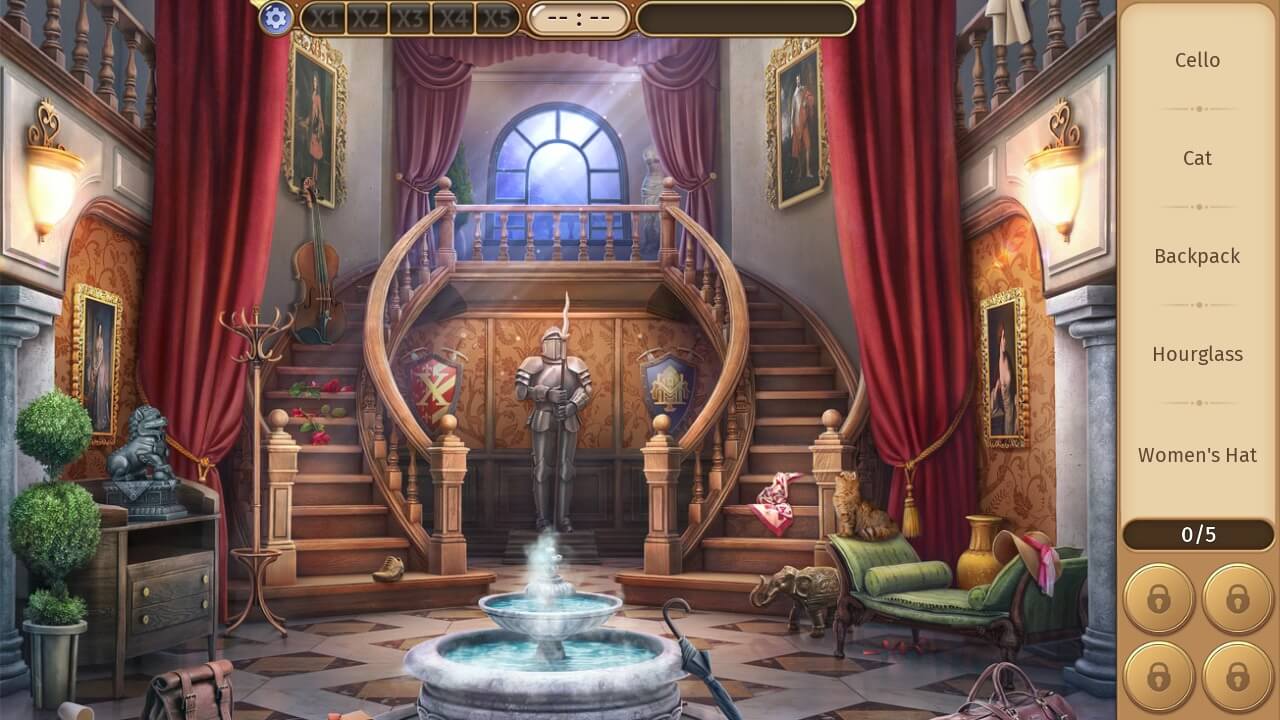1280x720 pixels.
Task: Select Cat from the hidden object list
Action: coord(1197,158)
